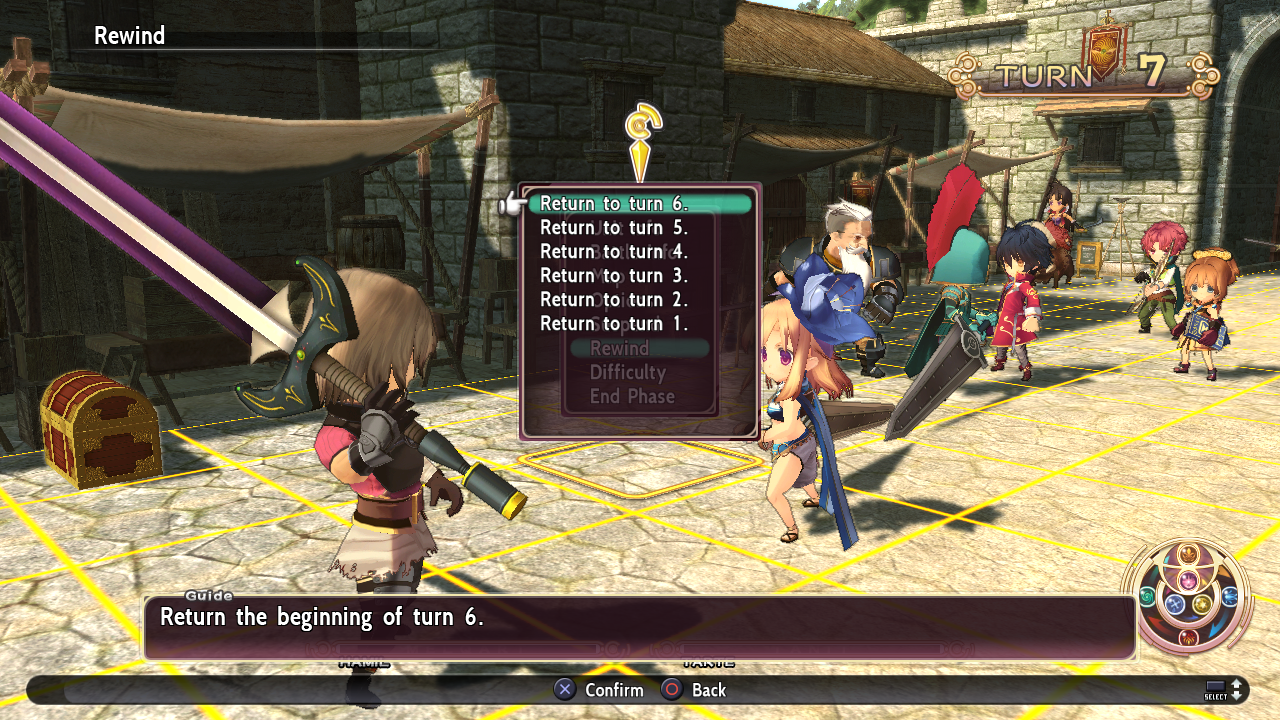Select the Rewind menu entry
The width and height of the screenshot is (1280, 720).
[x=620, y=349]
